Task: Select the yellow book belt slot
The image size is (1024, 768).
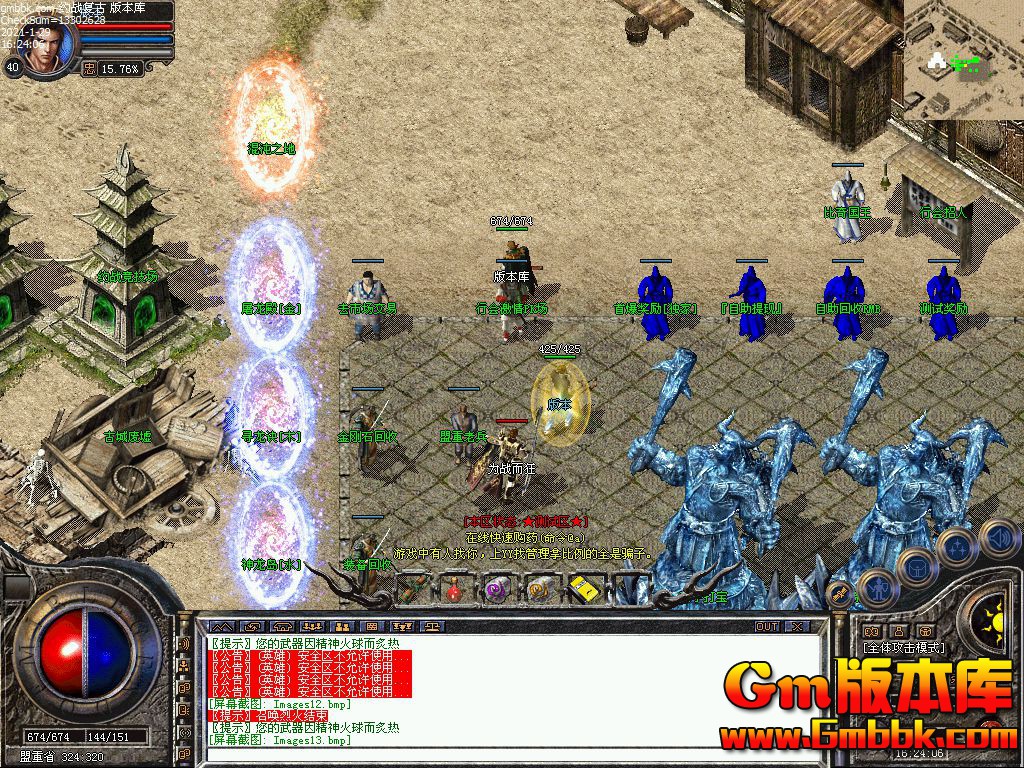Action: coord(582,590)
